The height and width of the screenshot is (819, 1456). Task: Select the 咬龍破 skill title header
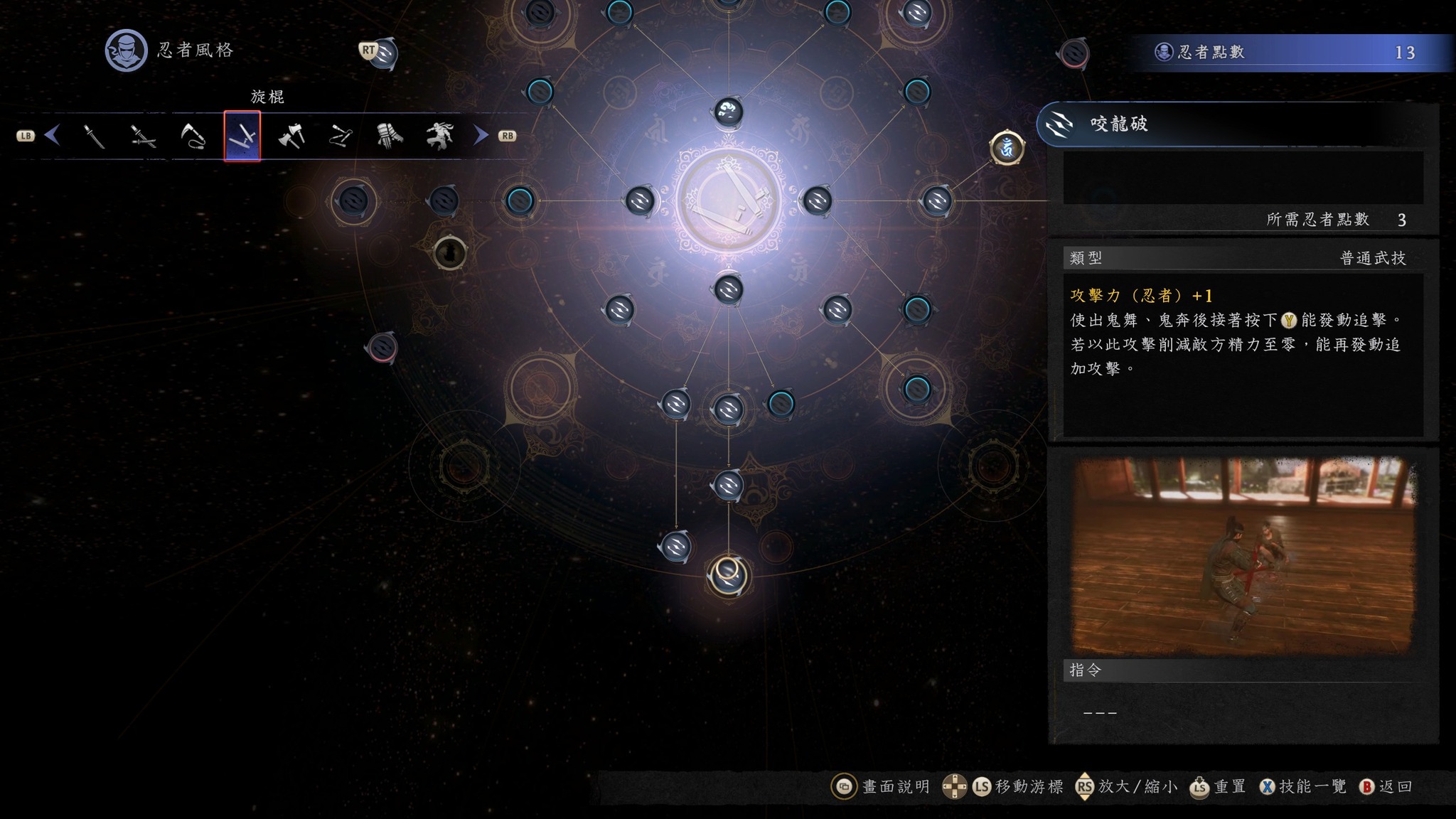tap(1119, 124)
